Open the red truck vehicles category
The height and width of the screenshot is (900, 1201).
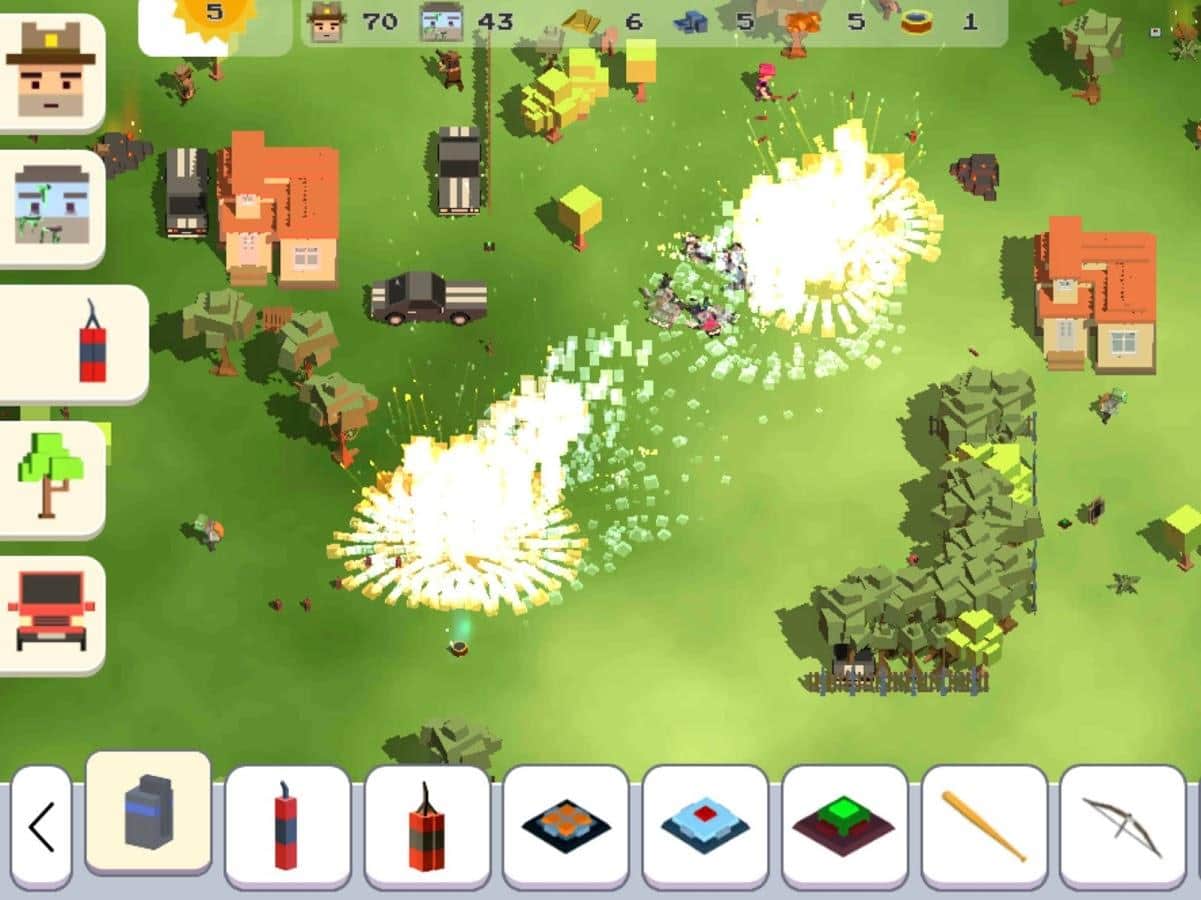point(51,613)
